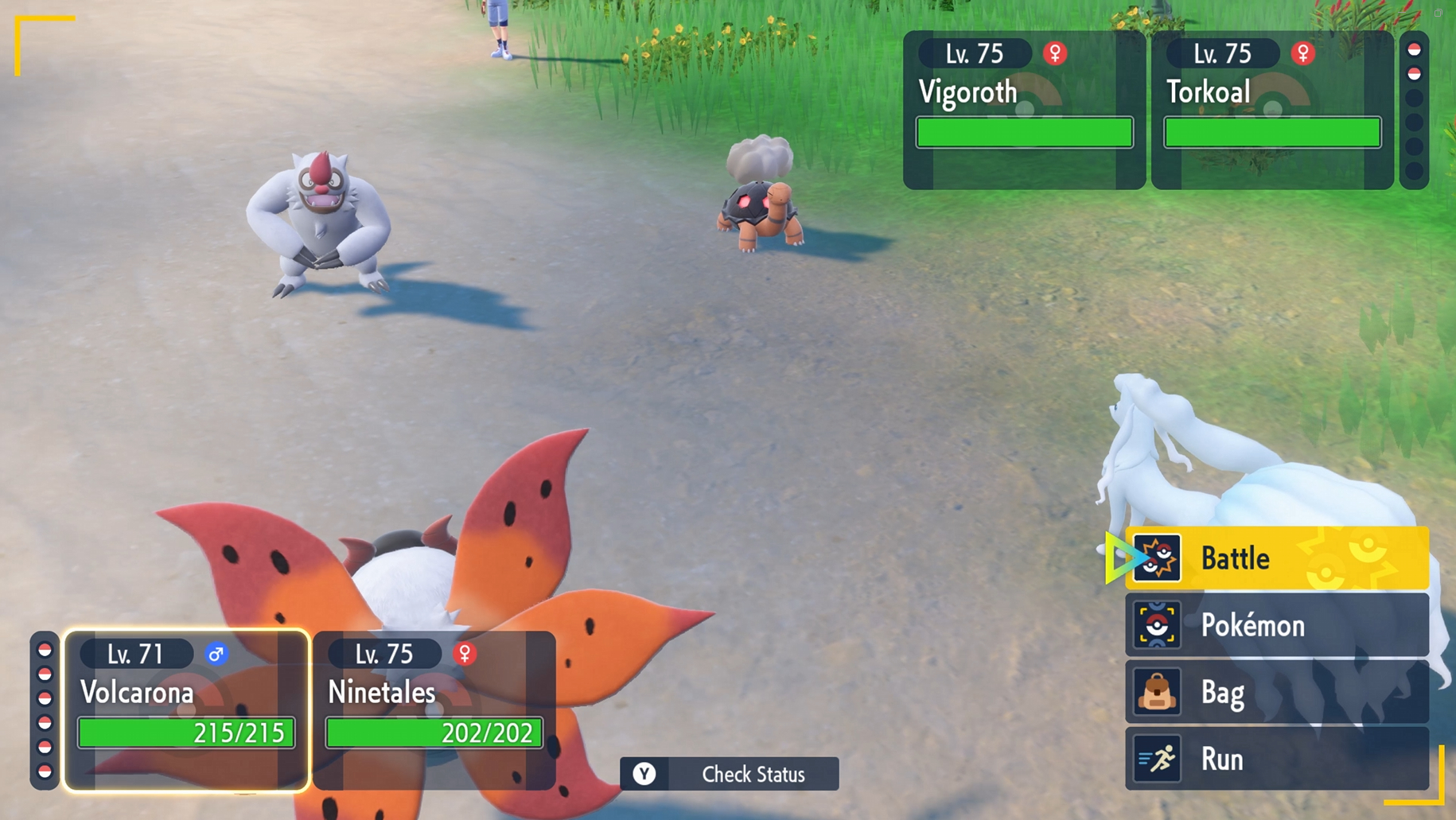Click Torkoal's female gender icon
The image size is (1456, 820).
point(1303,53)
